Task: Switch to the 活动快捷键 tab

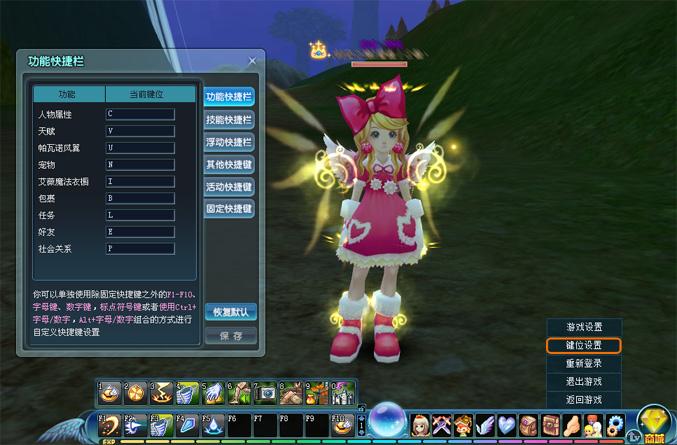Action: tap(229, 187)
